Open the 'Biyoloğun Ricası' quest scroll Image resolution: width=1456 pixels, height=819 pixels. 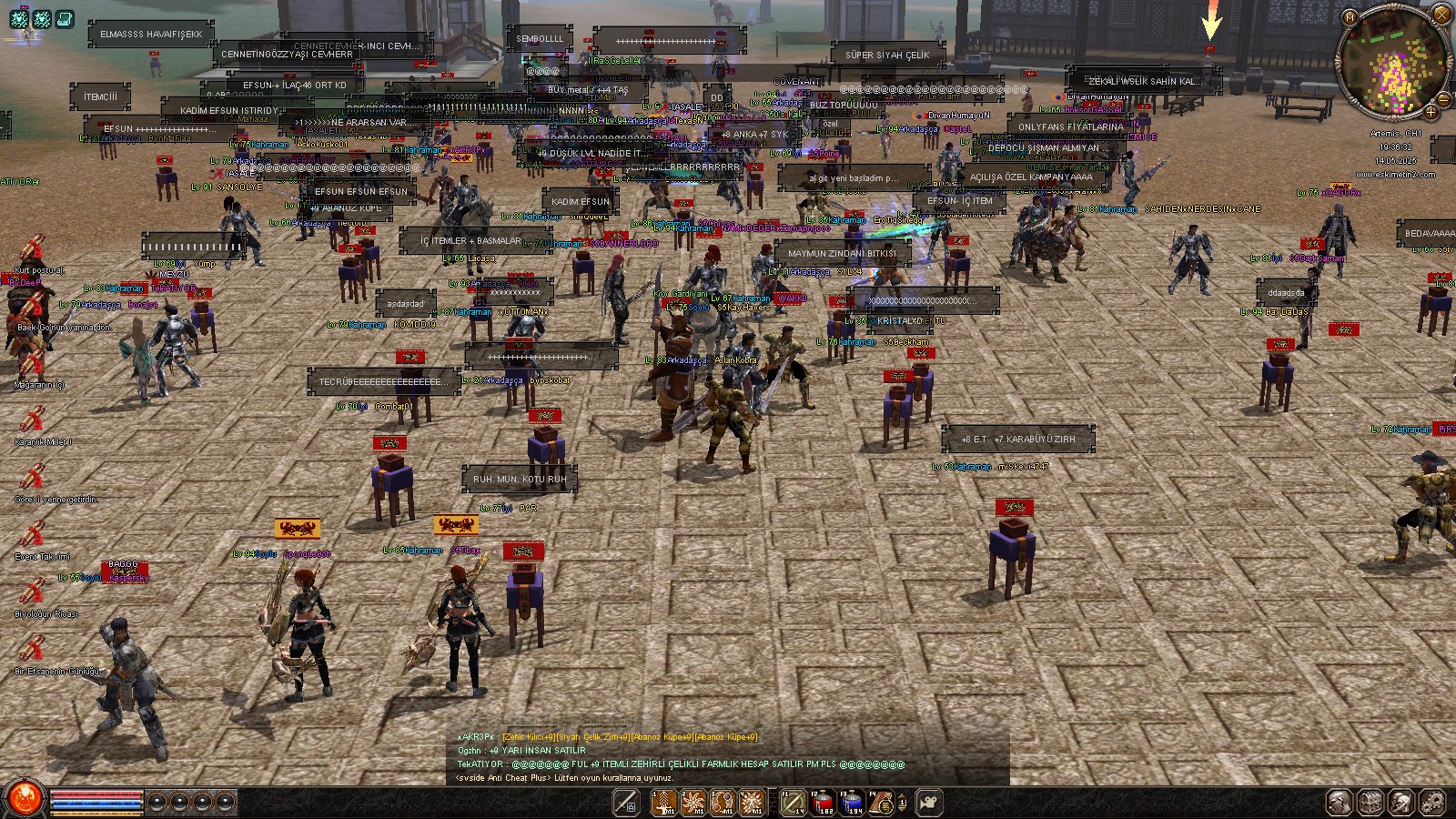pos(33,592)
